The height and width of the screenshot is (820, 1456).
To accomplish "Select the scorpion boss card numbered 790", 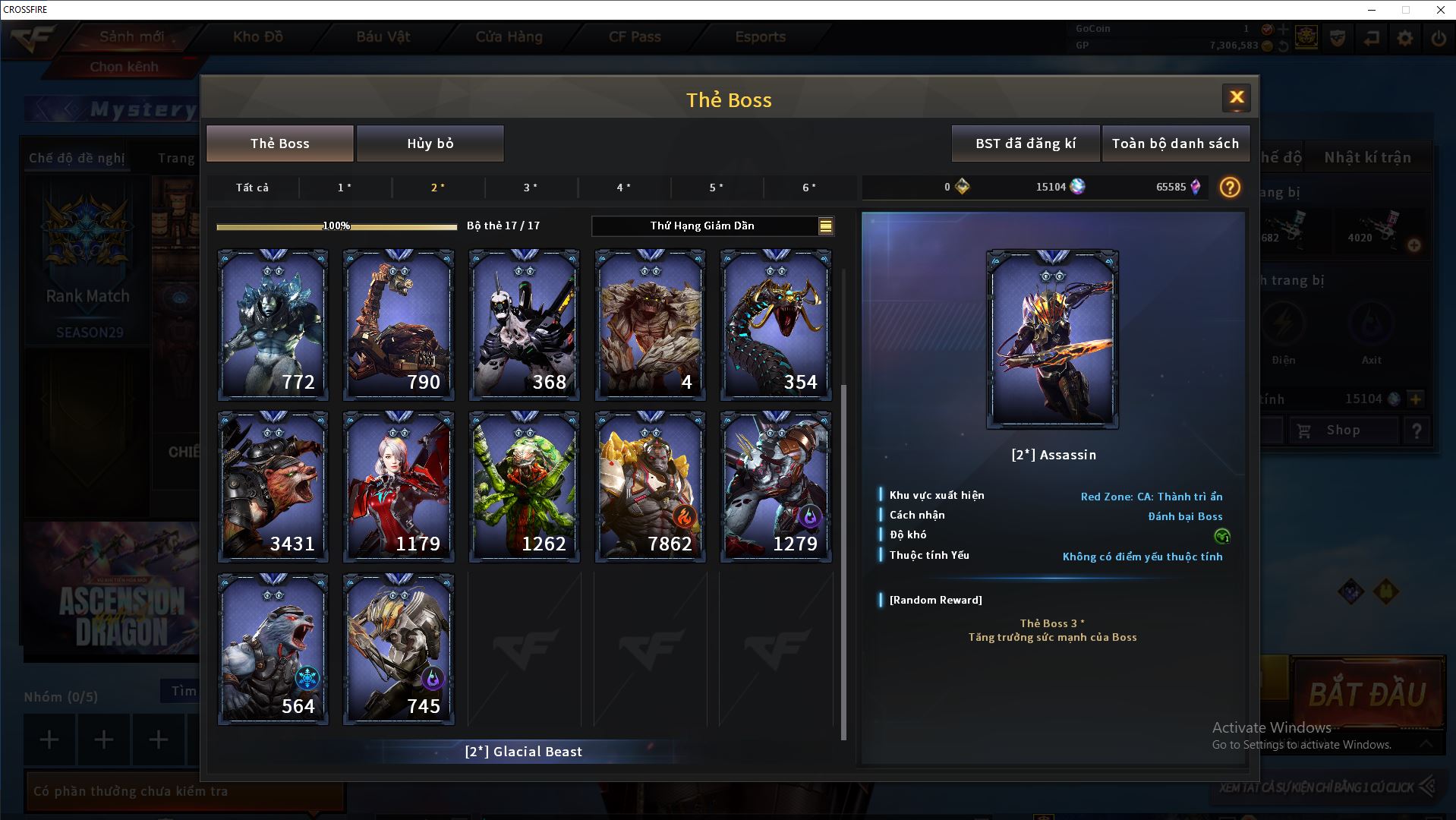I will pos(399,324).
